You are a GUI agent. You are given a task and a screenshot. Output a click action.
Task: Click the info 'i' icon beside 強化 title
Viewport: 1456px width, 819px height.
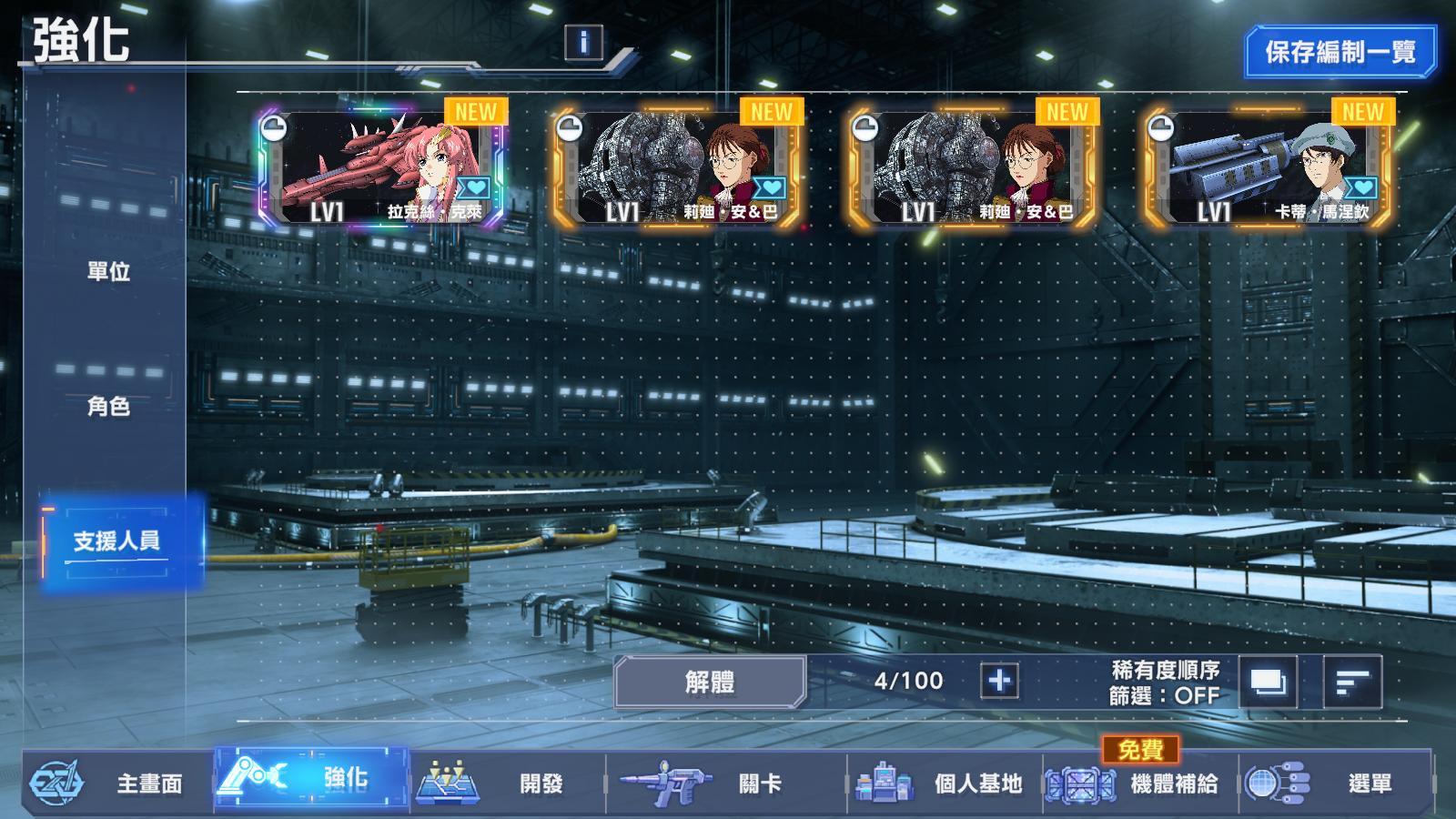(583, 40)
